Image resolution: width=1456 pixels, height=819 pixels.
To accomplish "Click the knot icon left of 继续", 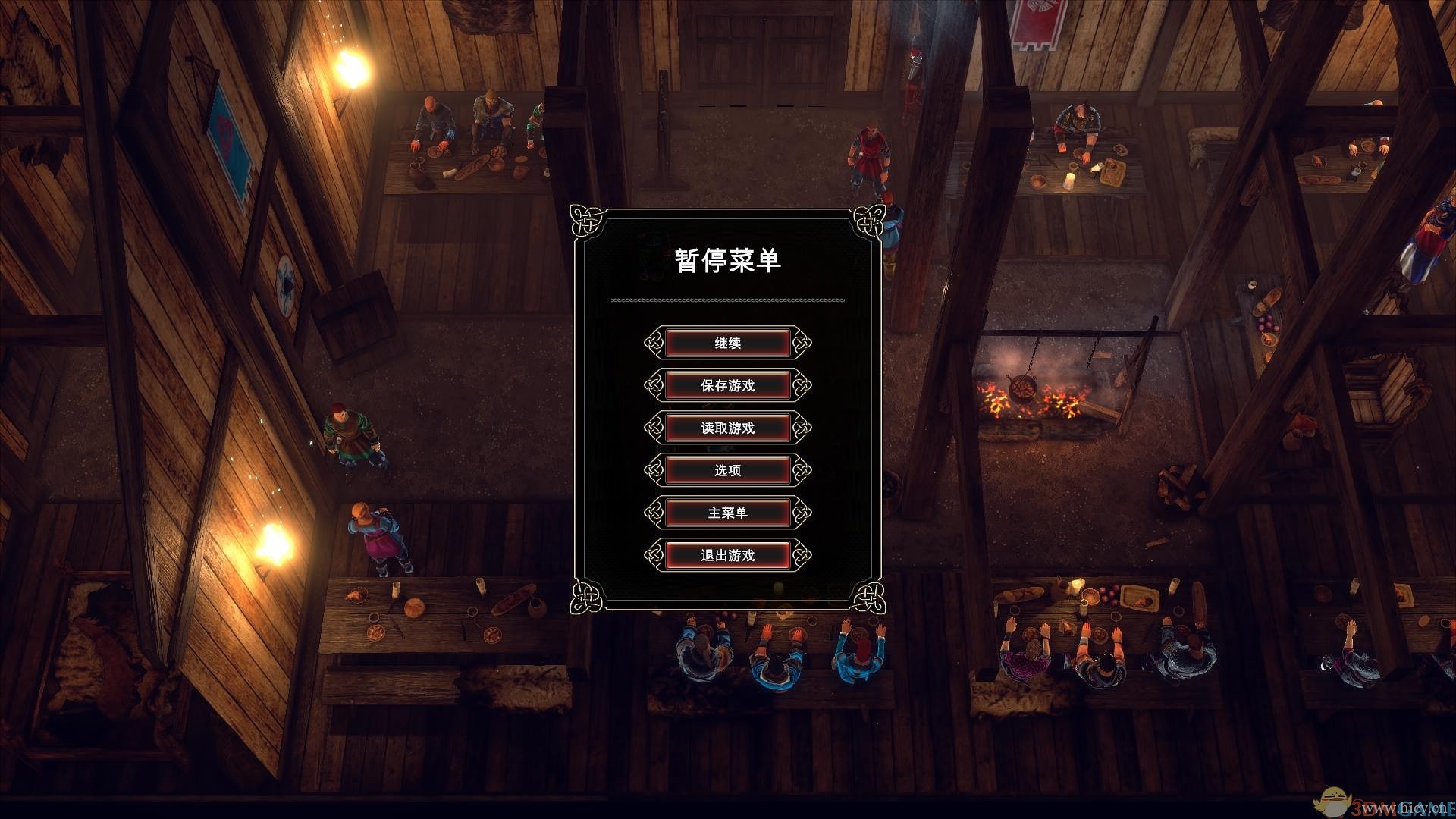I will click(654, 342).
